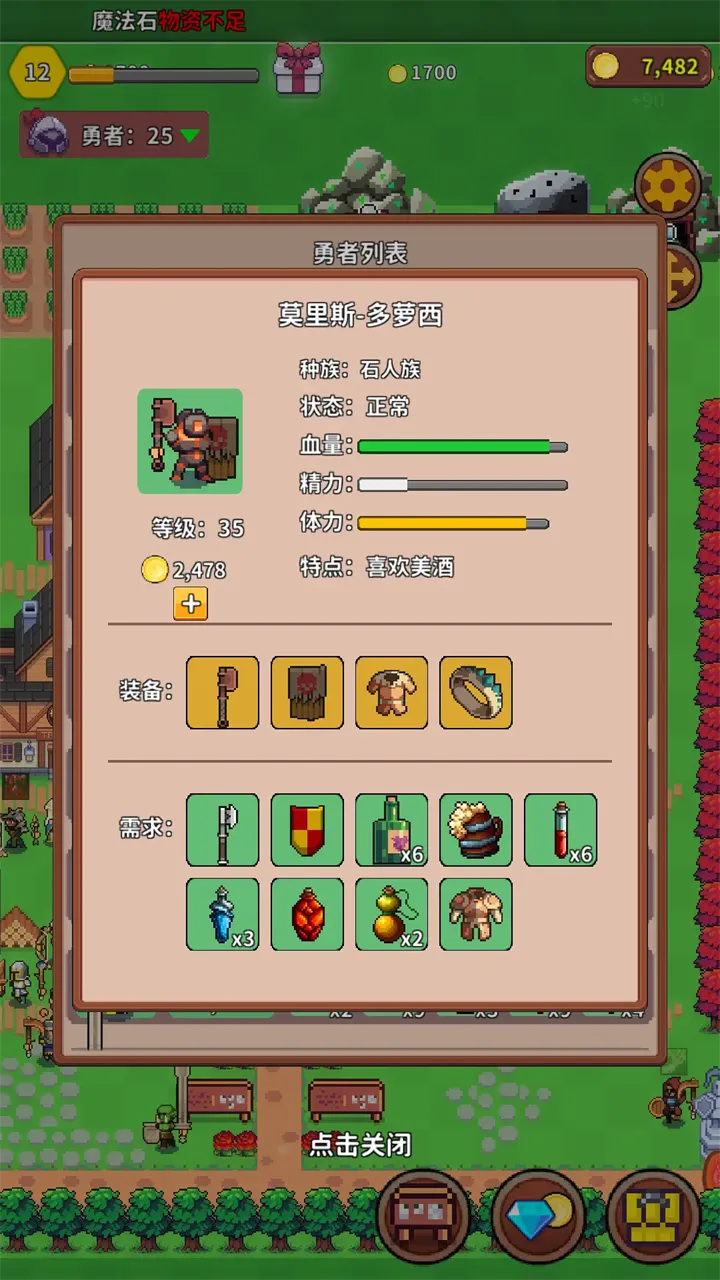The width and height of the screenshot is (720, 1280).
Task: Open the gift box reward
Action: [x=298, y=70]
